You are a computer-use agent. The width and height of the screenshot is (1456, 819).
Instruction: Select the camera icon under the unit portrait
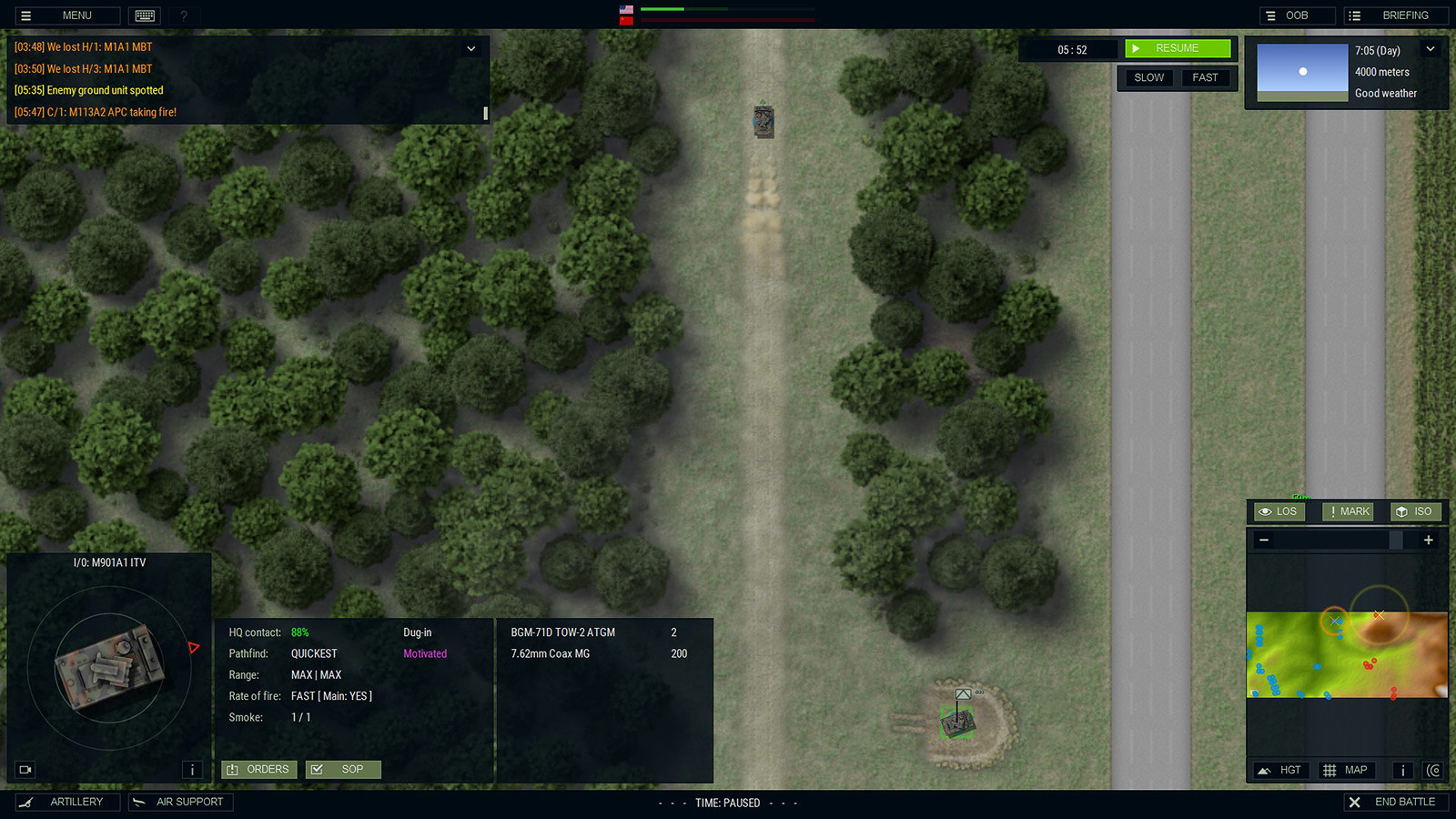pos(25,769)
